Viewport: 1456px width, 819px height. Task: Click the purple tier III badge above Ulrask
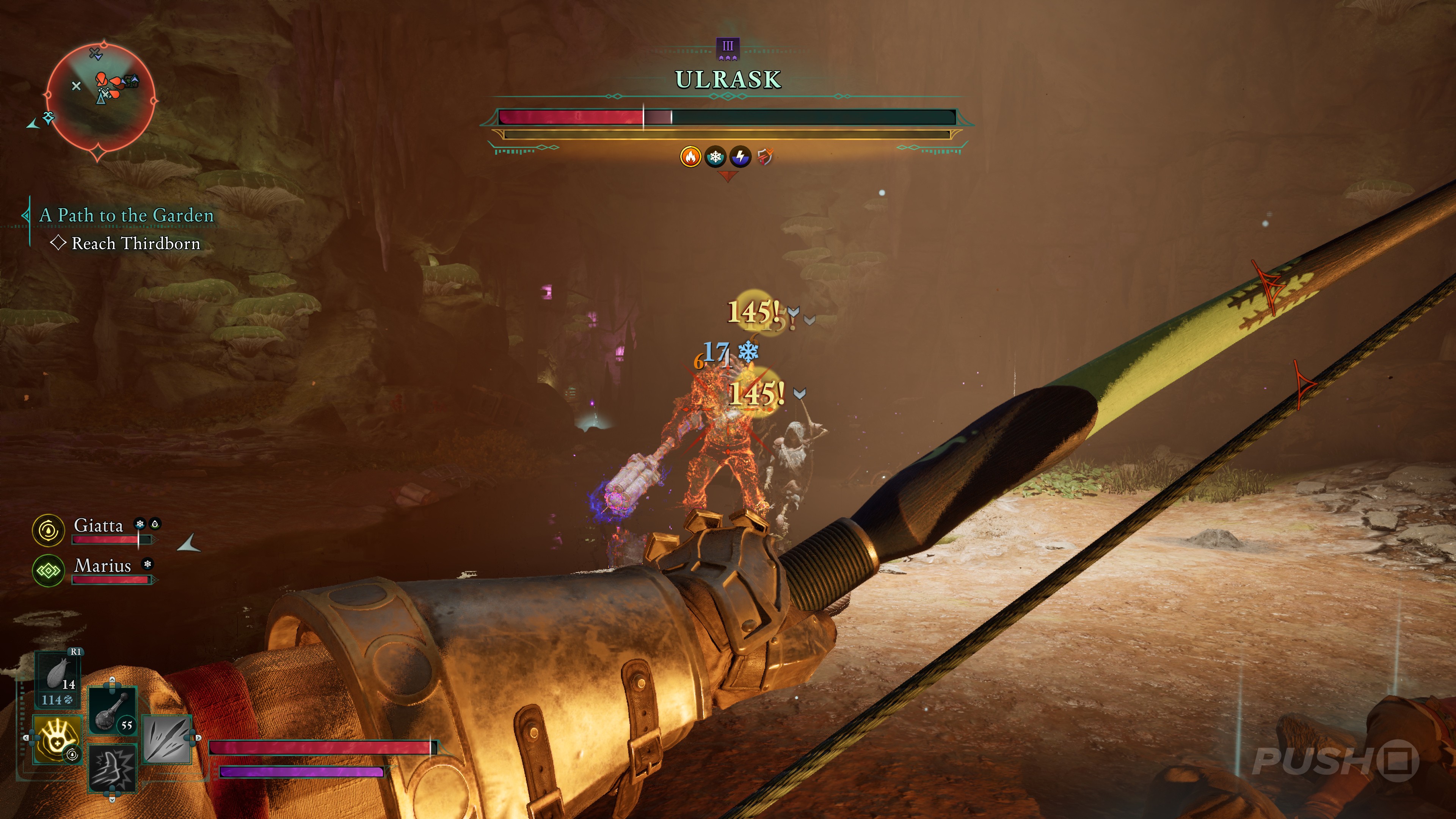click(728, 49)
